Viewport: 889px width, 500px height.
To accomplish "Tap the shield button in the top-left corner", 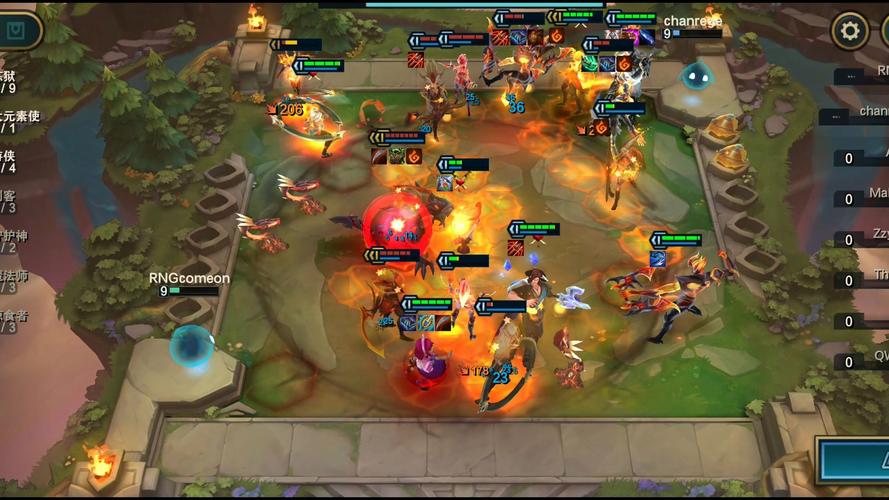I will (x=17, y=30).
